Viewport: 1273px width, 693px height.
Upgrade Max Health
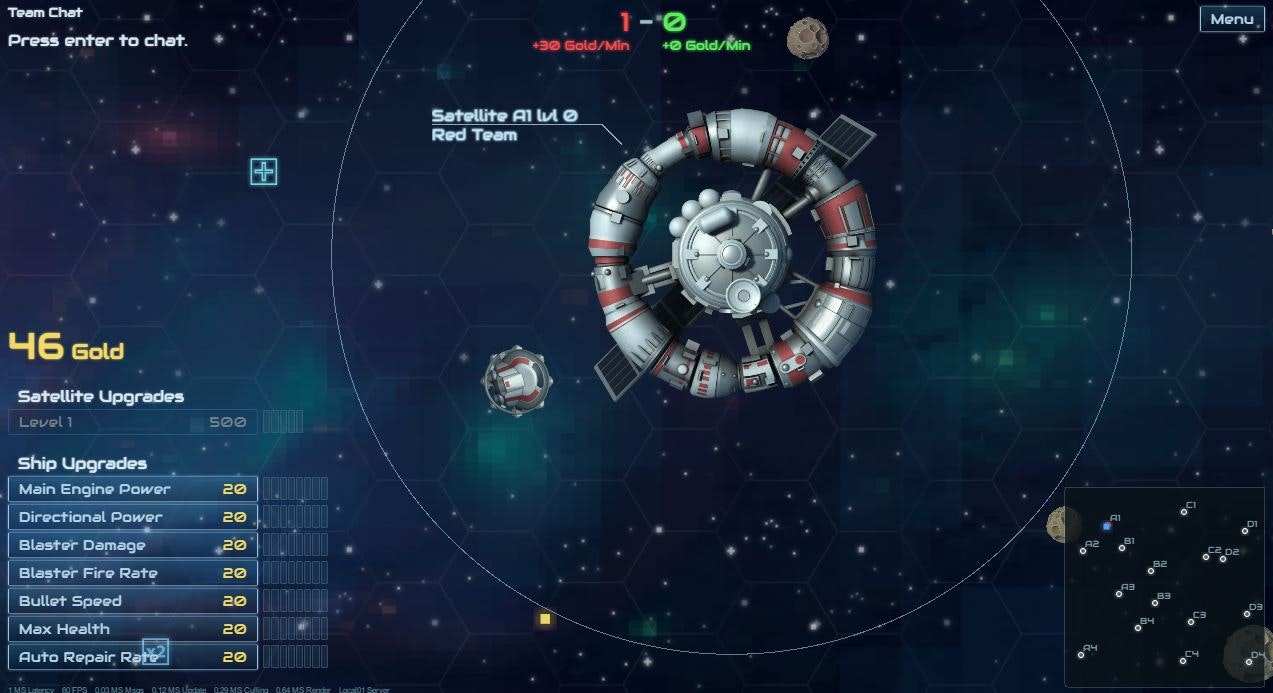[133, 629]
